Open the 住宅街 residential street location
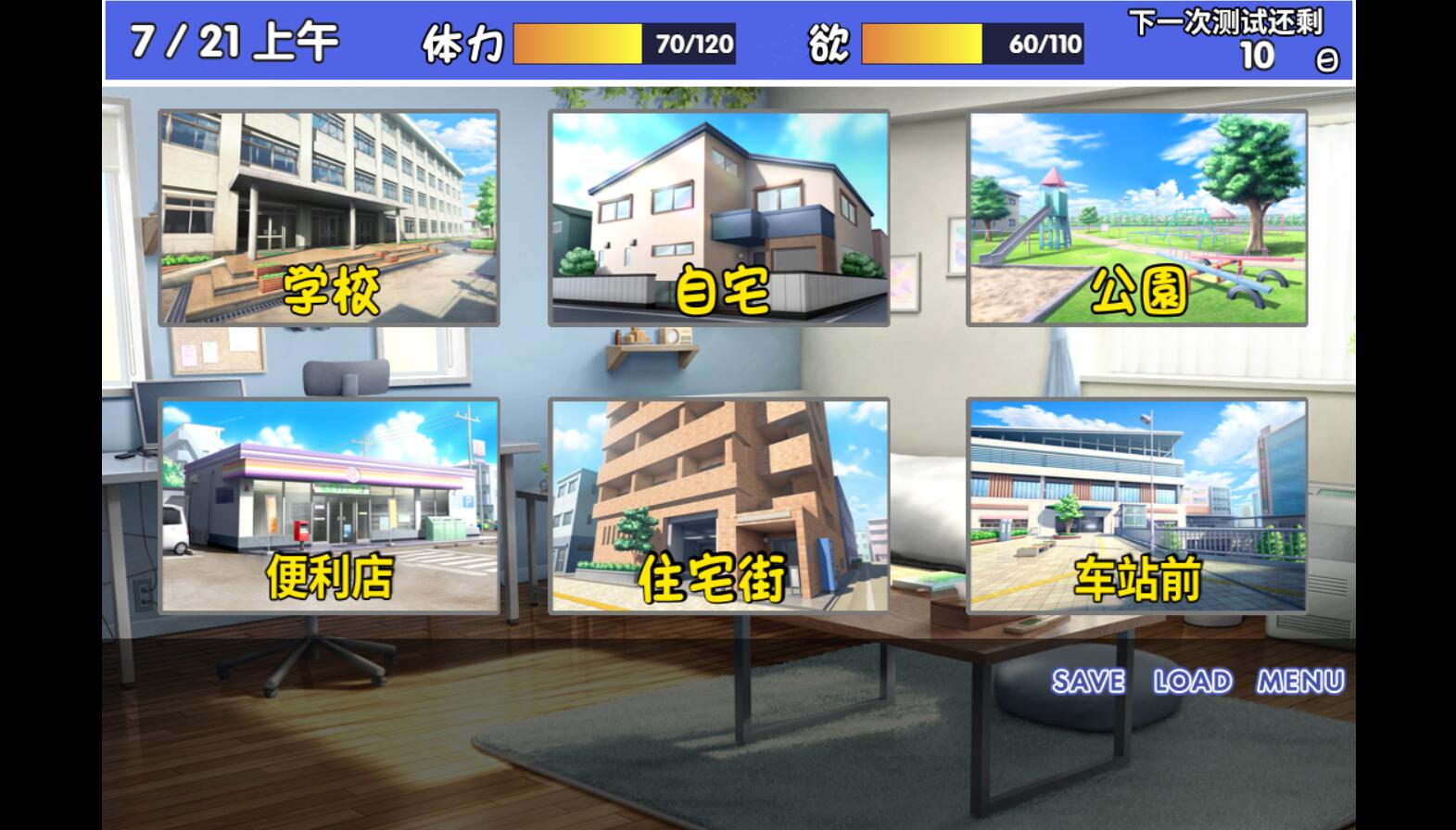Screen dimensions: 1456x830 click(x=718, y=506)
